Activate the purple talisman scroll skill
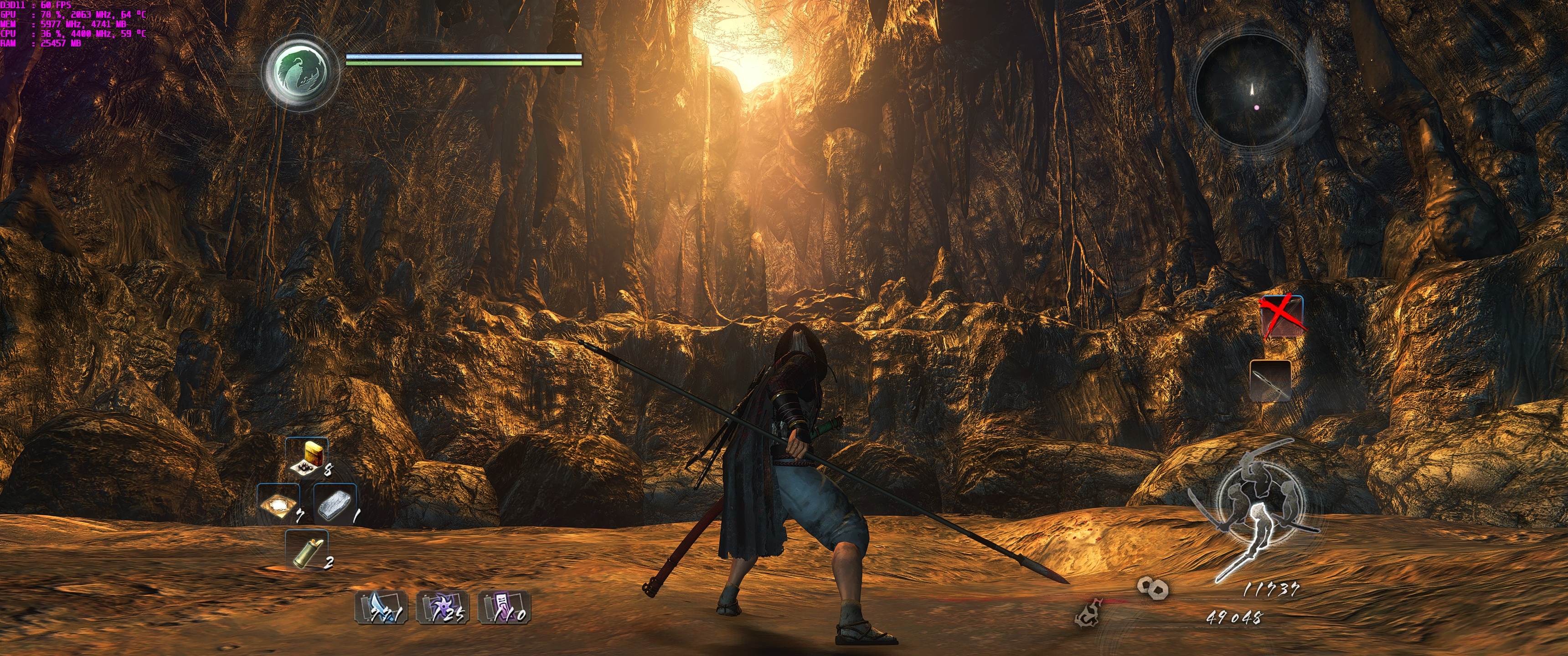 (x=505, y=607)
